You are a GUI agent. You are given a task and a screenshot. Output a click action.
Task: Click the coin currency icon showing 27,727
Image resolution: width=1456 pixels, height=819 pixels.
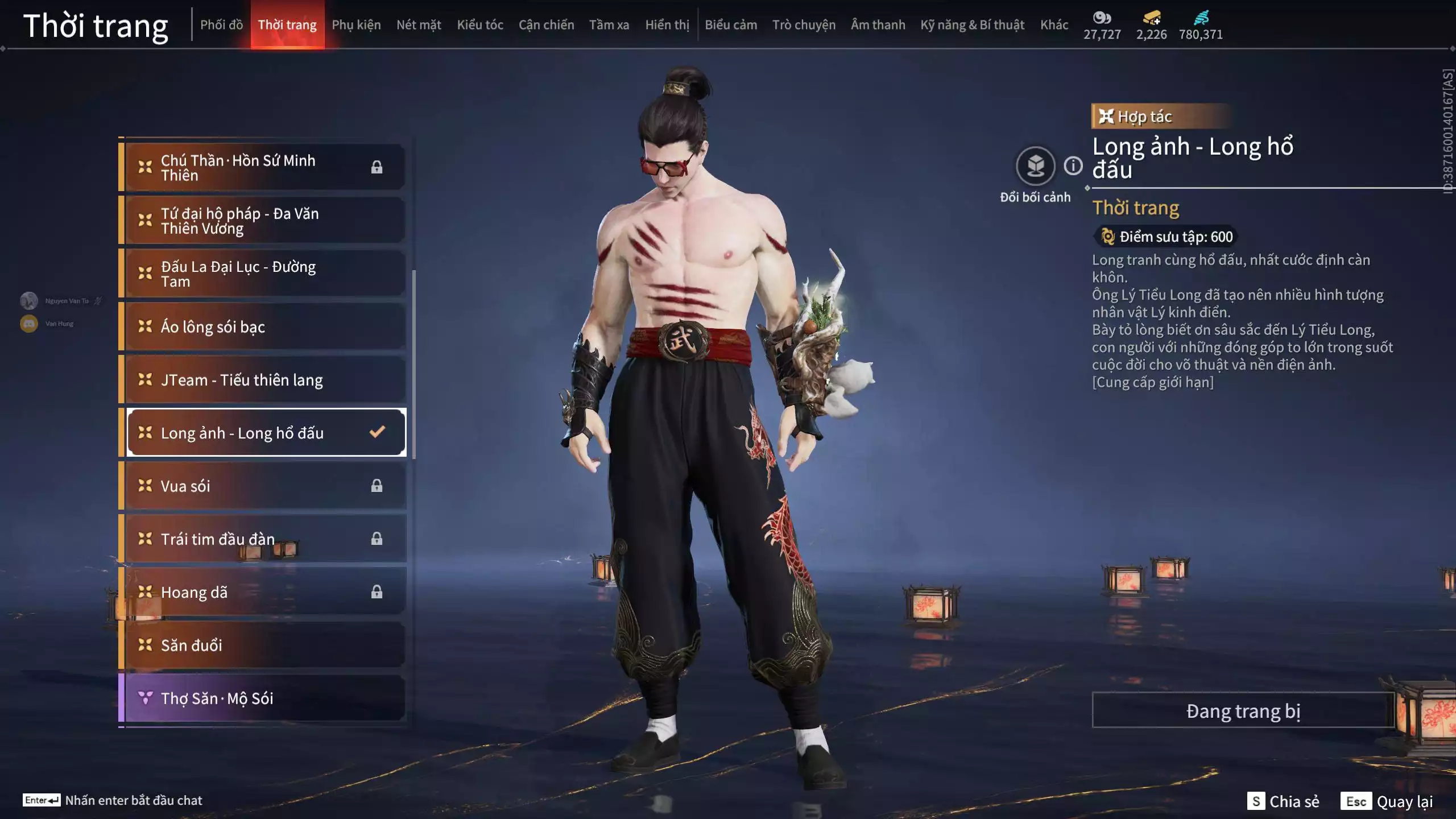point(1102,18)
